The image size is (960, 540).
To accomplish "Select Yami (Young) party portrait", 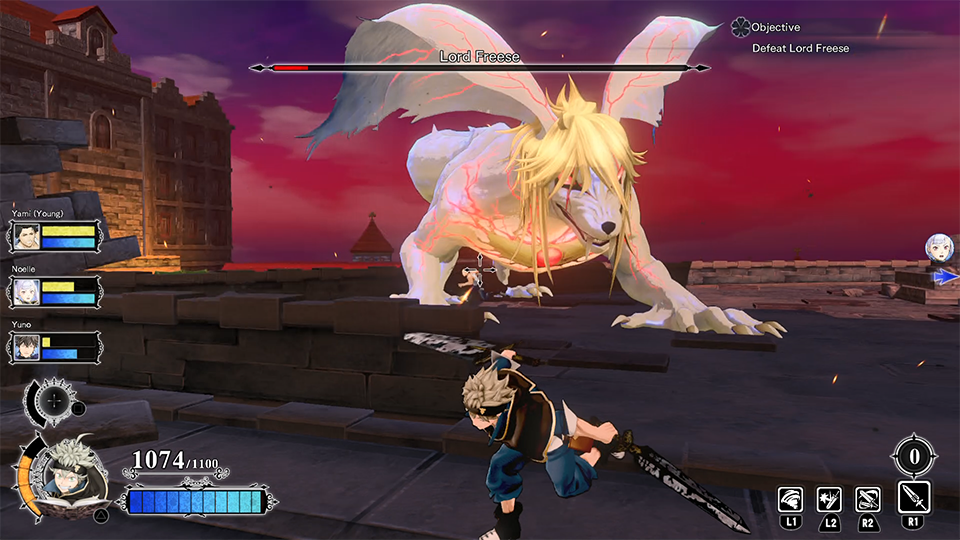I will pos(27,236).
